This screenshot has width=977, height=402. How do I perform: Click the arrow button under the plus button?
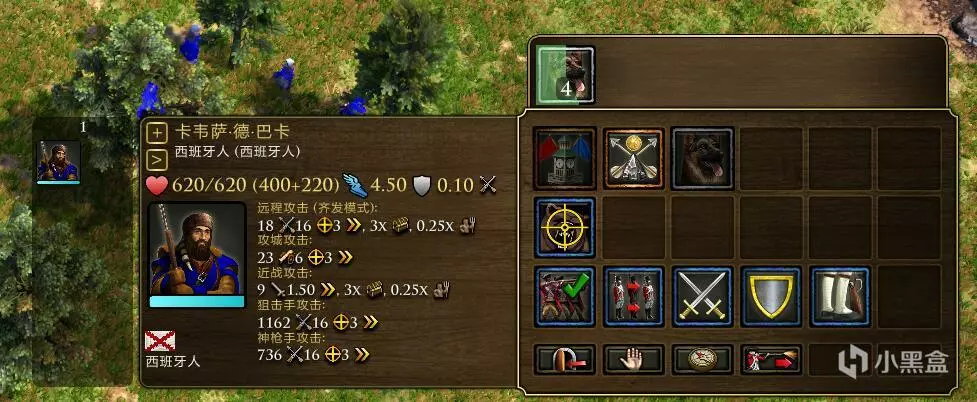[x=157, y=158]
